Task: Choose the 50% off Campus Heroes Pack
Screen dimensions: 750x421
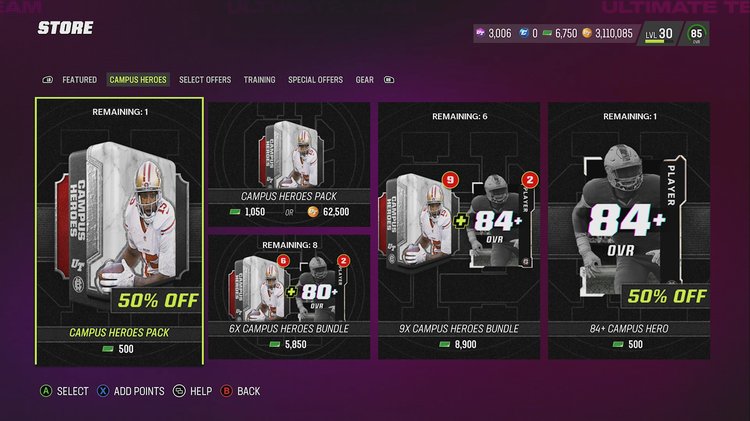Action: point(120,230)
